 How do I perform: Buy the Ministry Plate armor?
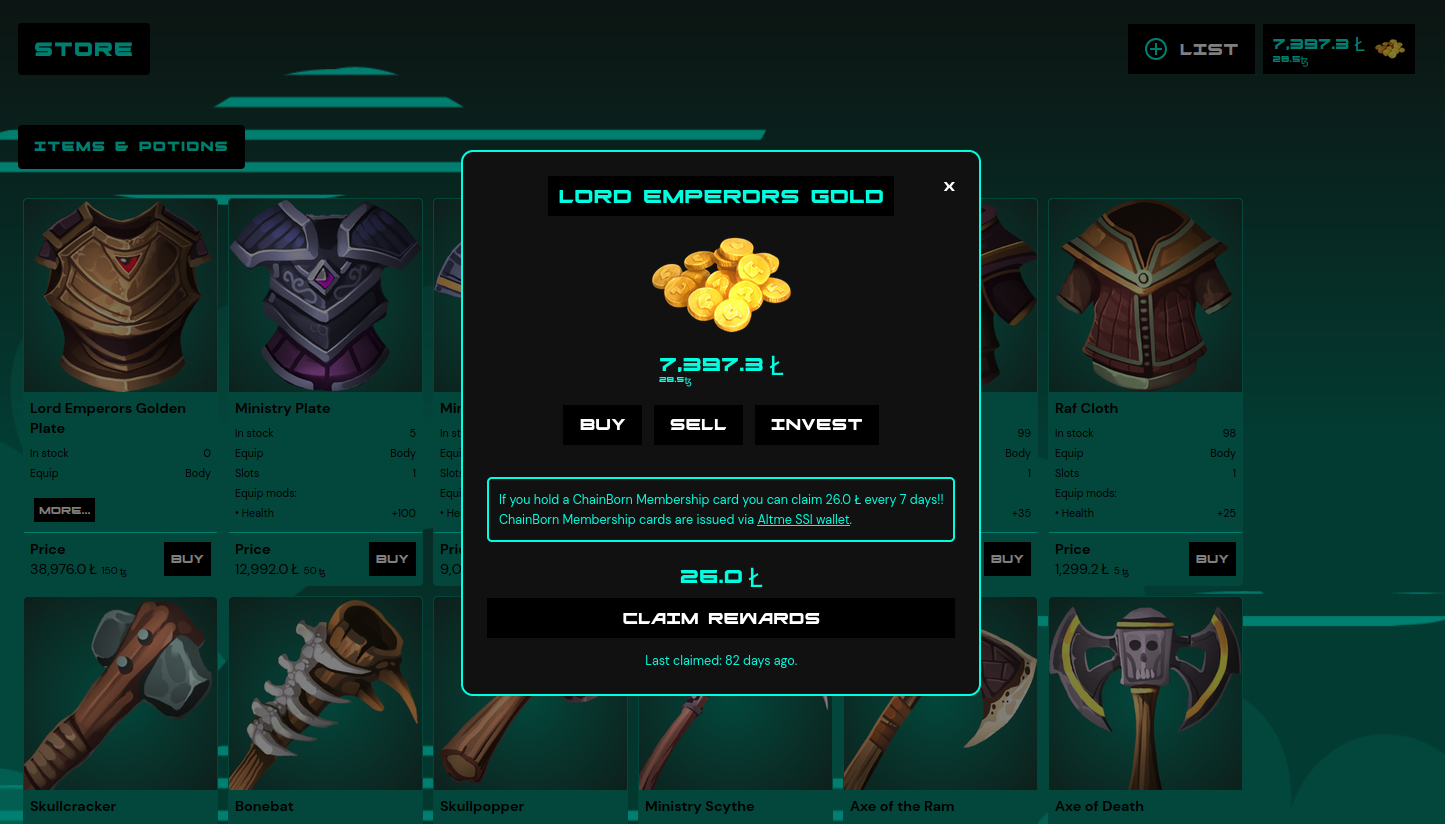coord(392,559)
